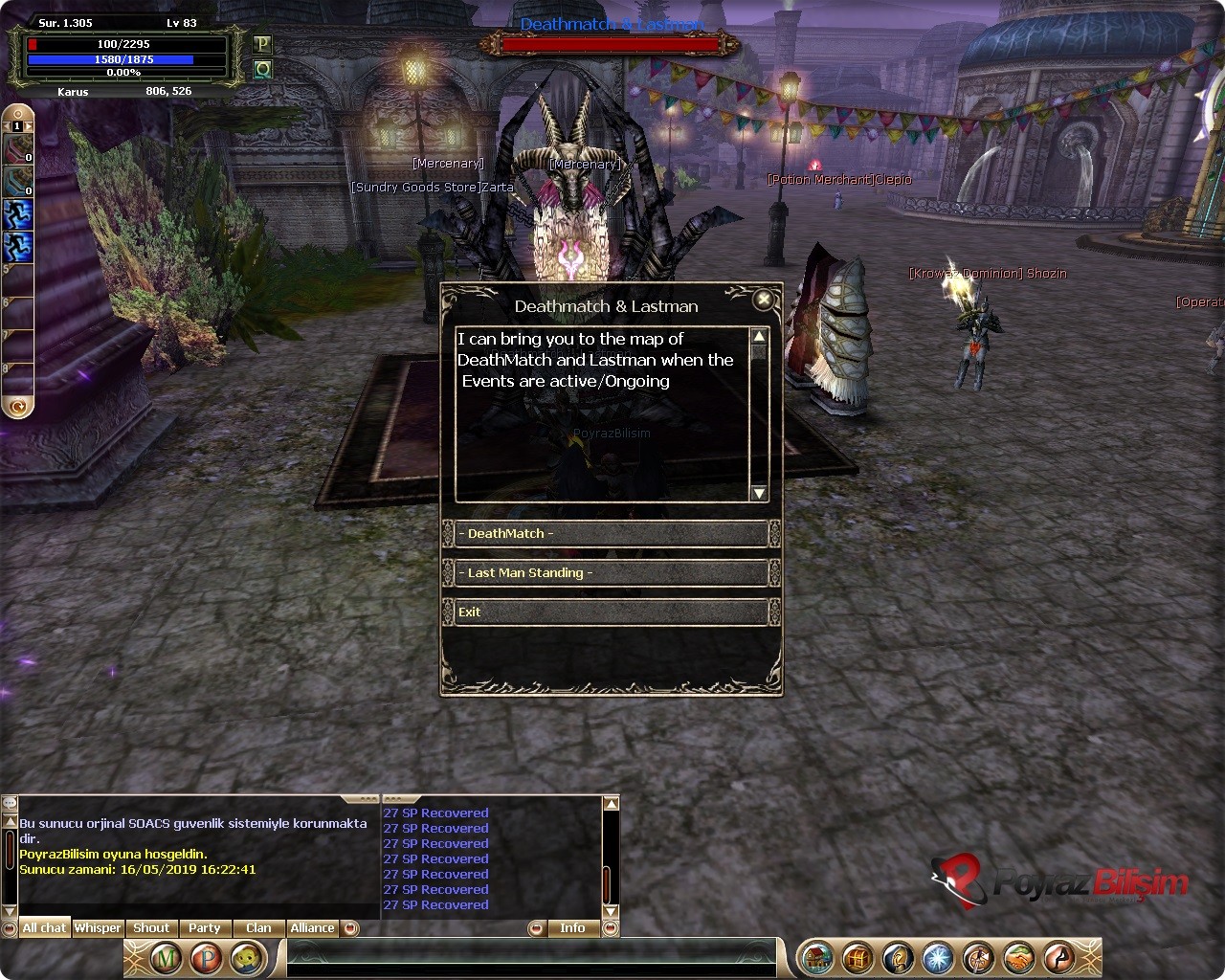
Task: Choose Exit in the NPC dialogue
Action: (x=609, y=612)
